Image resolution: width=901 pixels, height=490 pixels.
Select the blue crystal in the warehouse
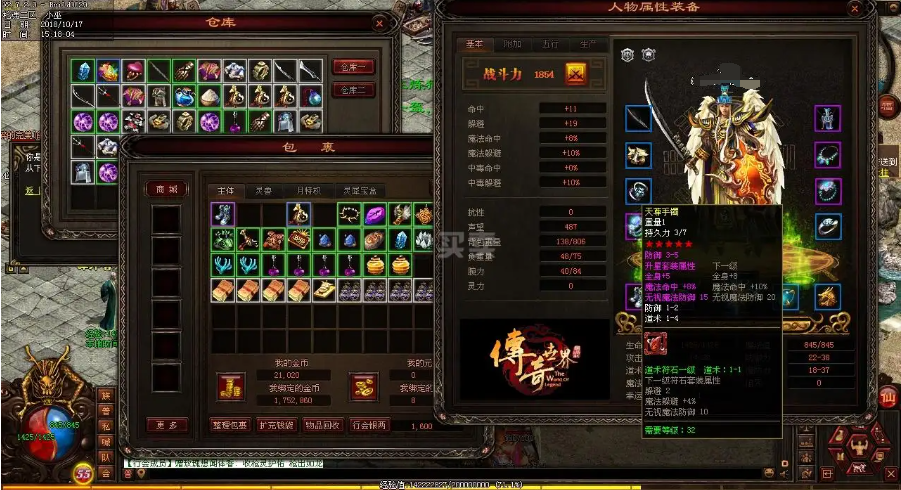click(83, 71)
